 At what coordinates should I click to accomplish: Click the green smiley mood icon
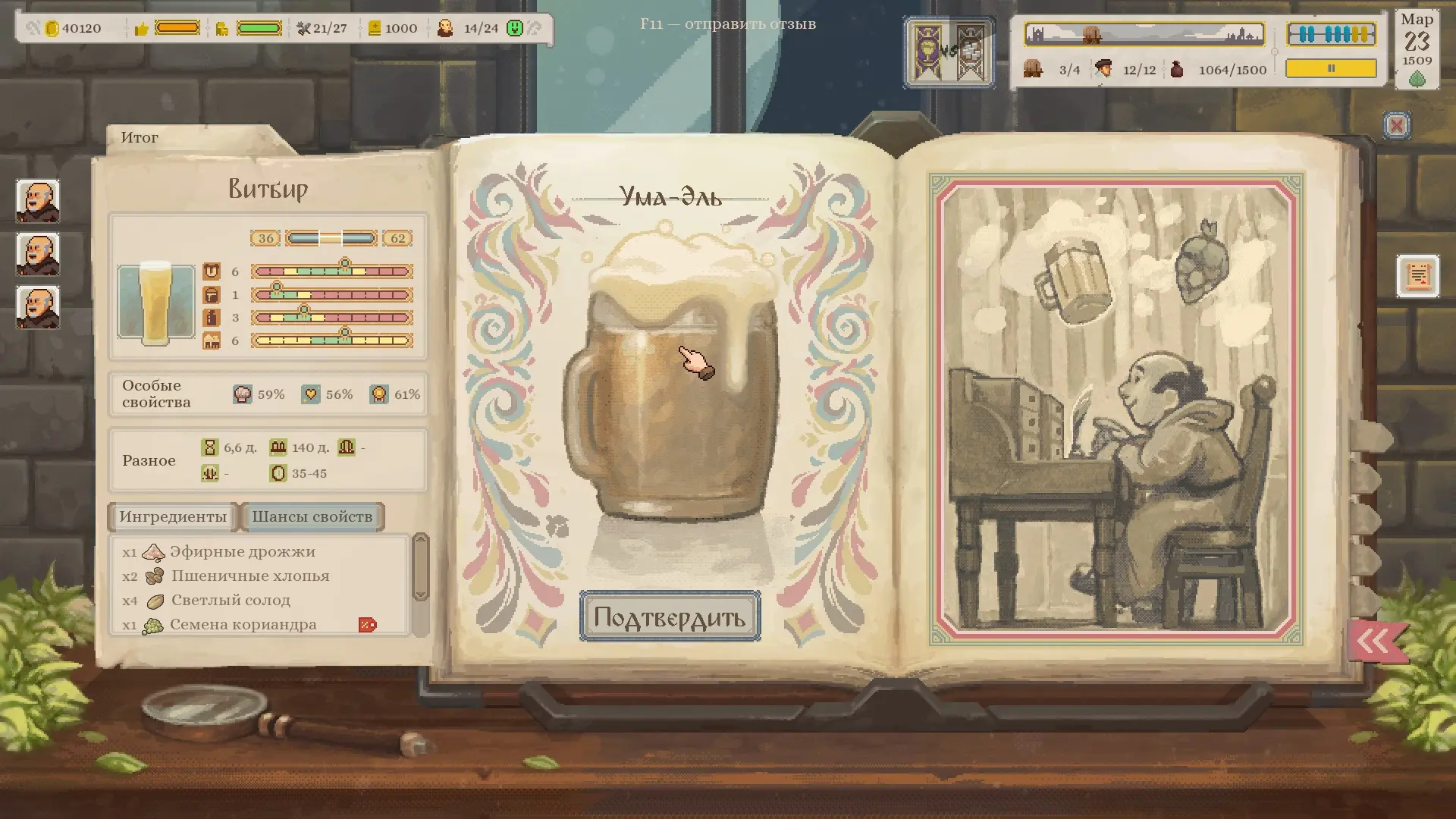tap(515, 29)
